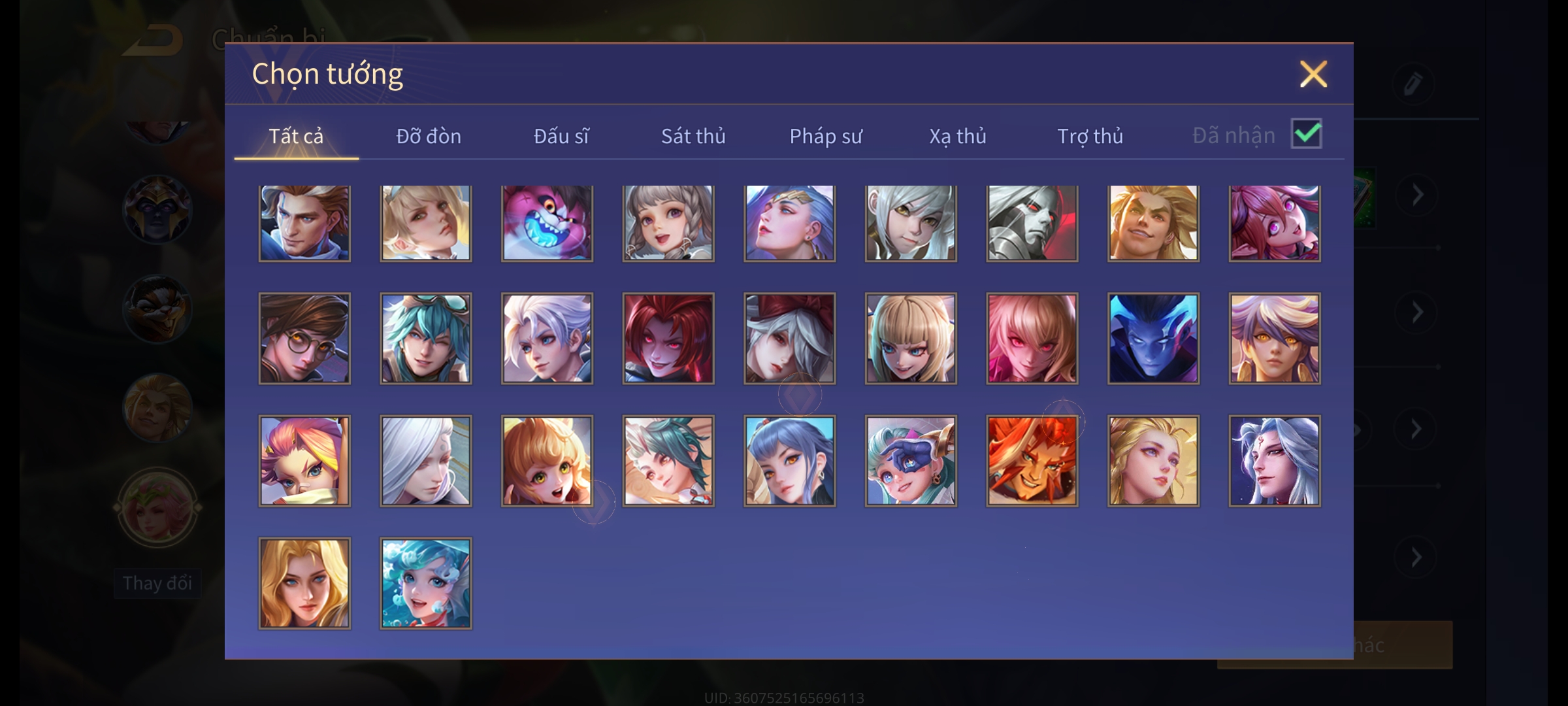Select the teal-haired hero with goggles
Screen dimensions: 1568x706
coord(425,338)
